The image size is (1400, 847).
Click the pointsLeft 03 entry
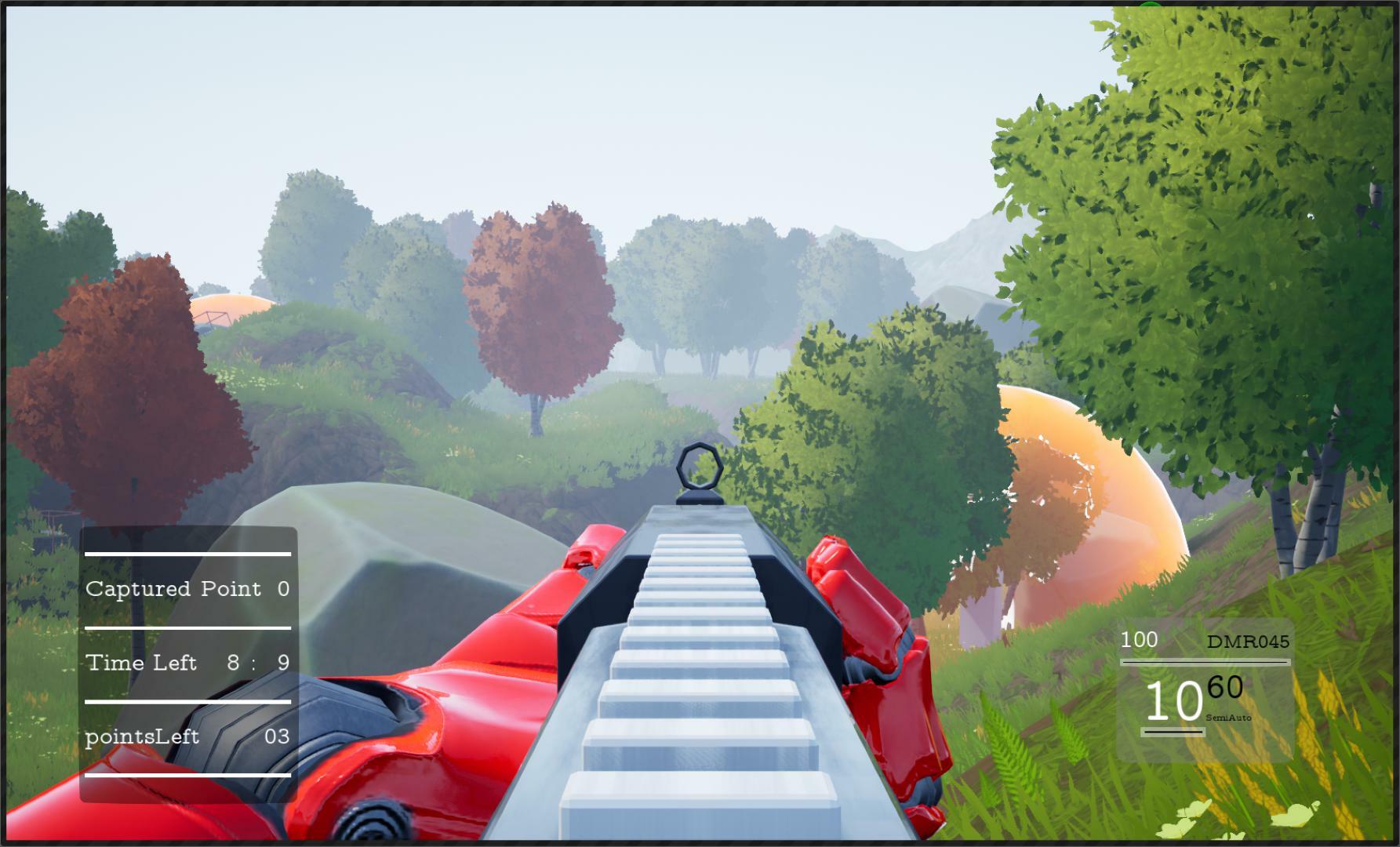187,737
